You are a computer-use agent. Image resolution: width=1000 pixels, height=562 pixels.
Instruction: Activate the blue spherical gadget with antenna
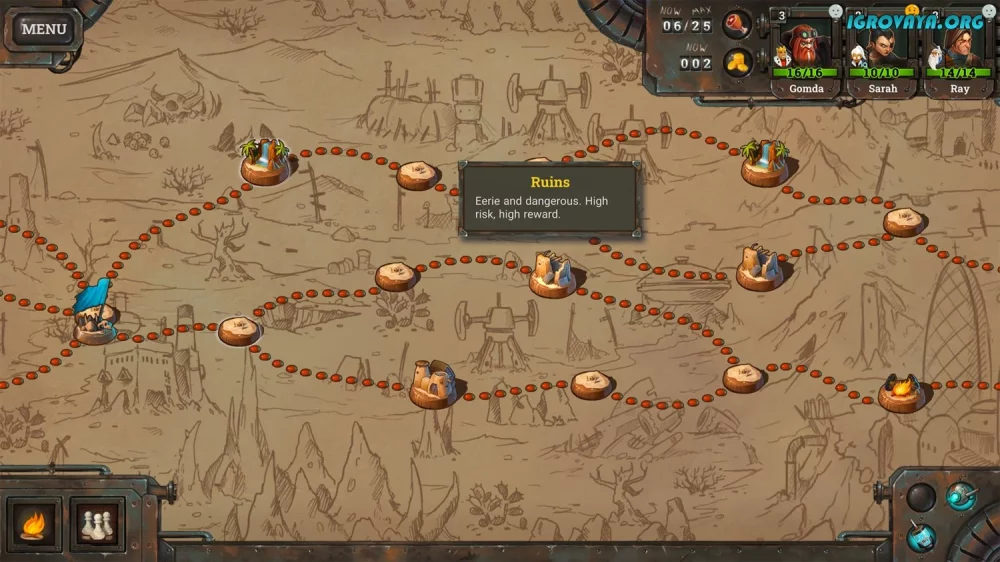pos(961,495)
